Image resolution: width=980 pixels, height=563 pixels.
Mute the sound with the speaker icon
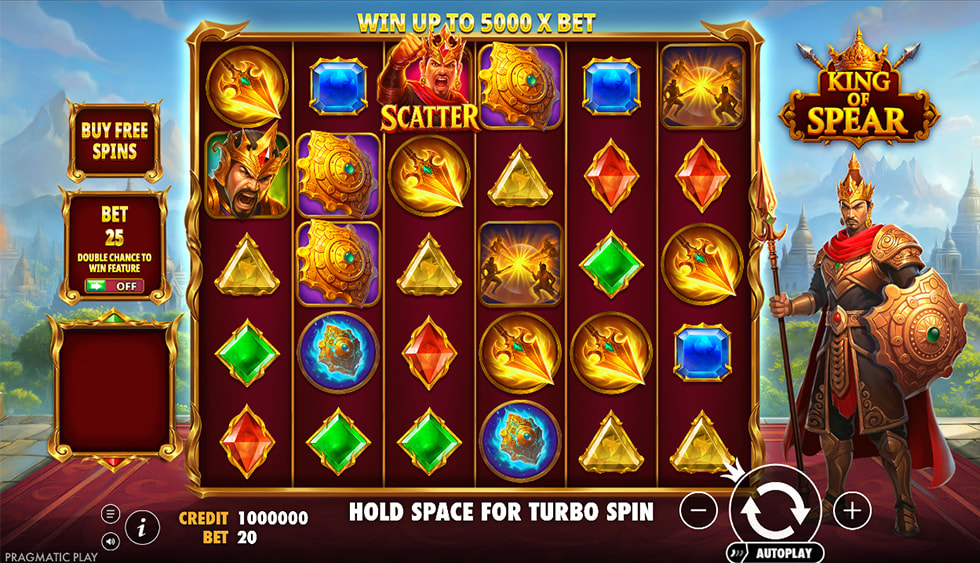tap(110, 541)
